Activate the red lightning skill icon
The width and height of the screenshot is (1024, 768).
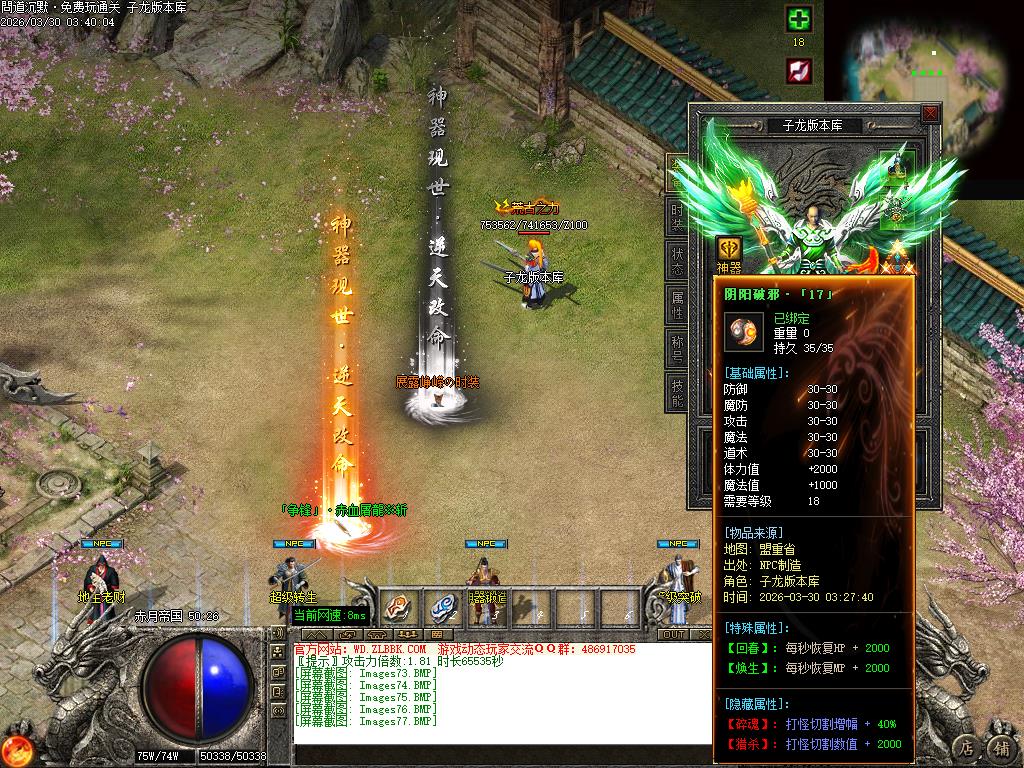798,70
